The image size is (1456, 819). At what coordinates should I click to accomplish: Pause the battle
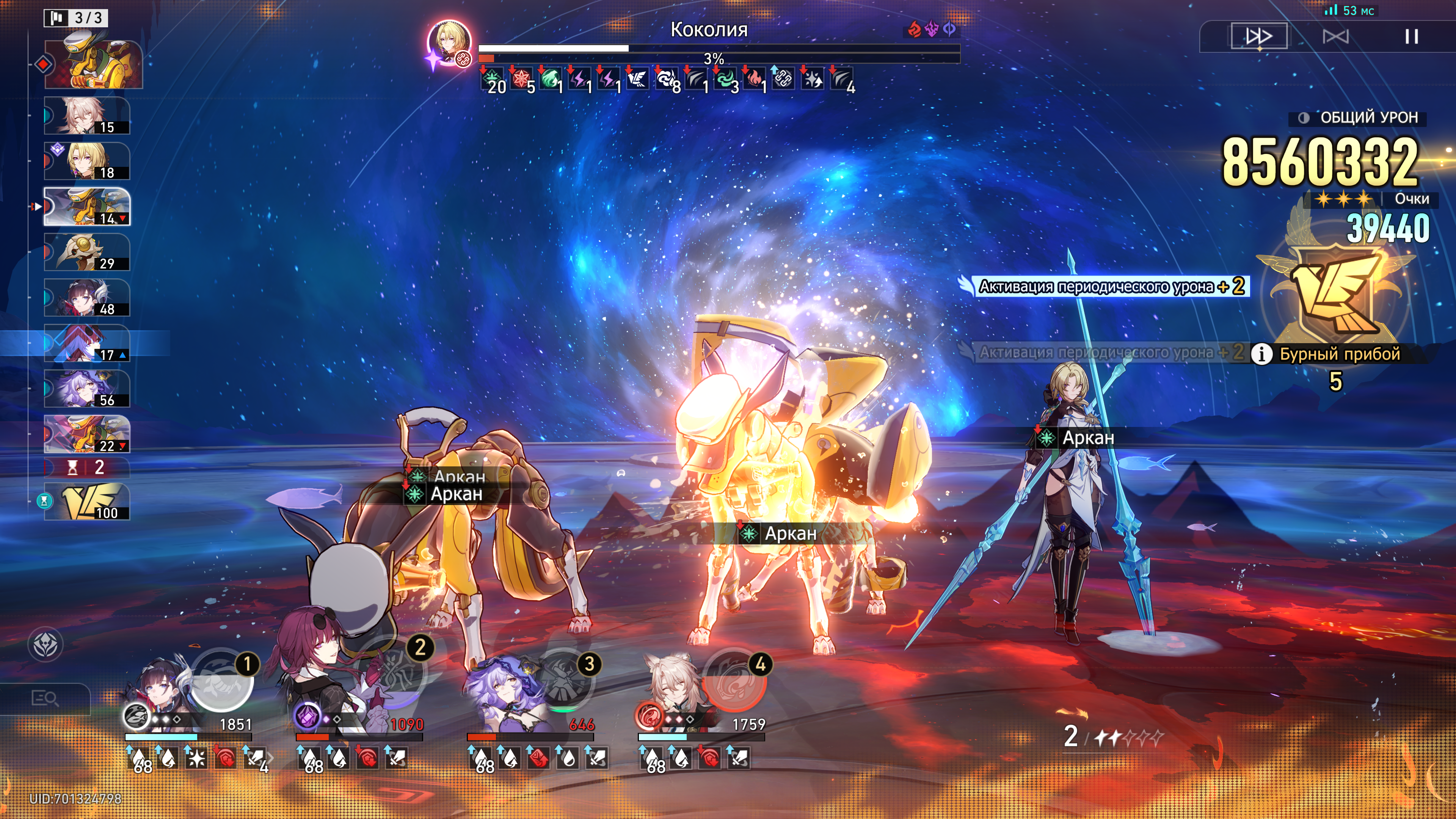[1411, 37]
